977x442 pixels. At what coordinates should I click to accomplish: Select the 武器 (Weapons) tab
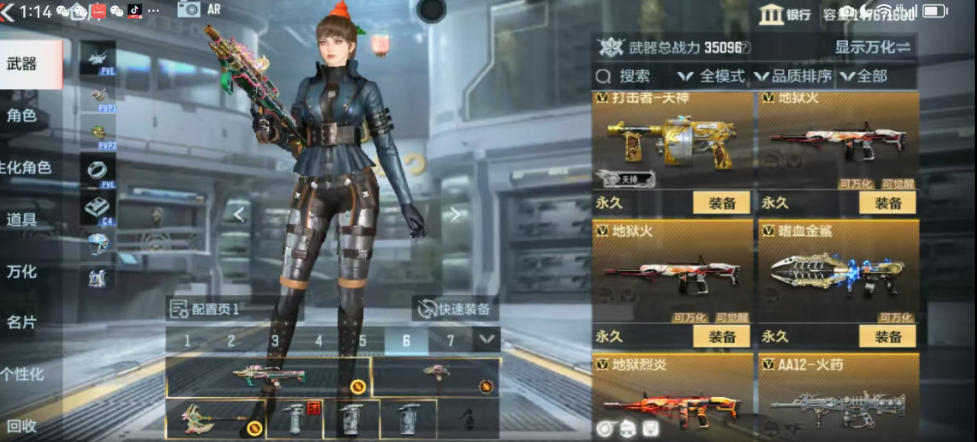point(24,65)
